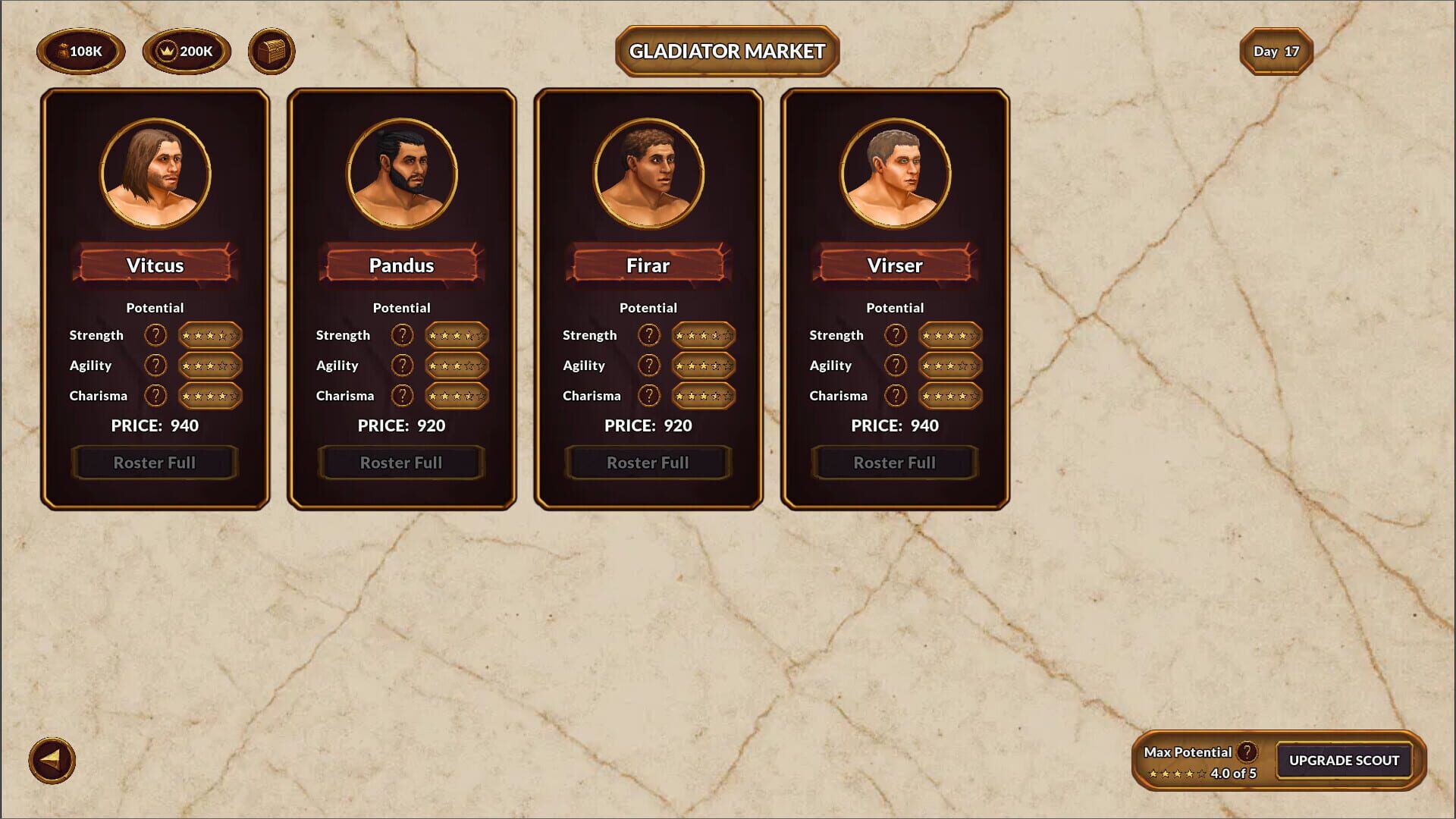Click the back arrow navigation button

(x=52, y=761)
